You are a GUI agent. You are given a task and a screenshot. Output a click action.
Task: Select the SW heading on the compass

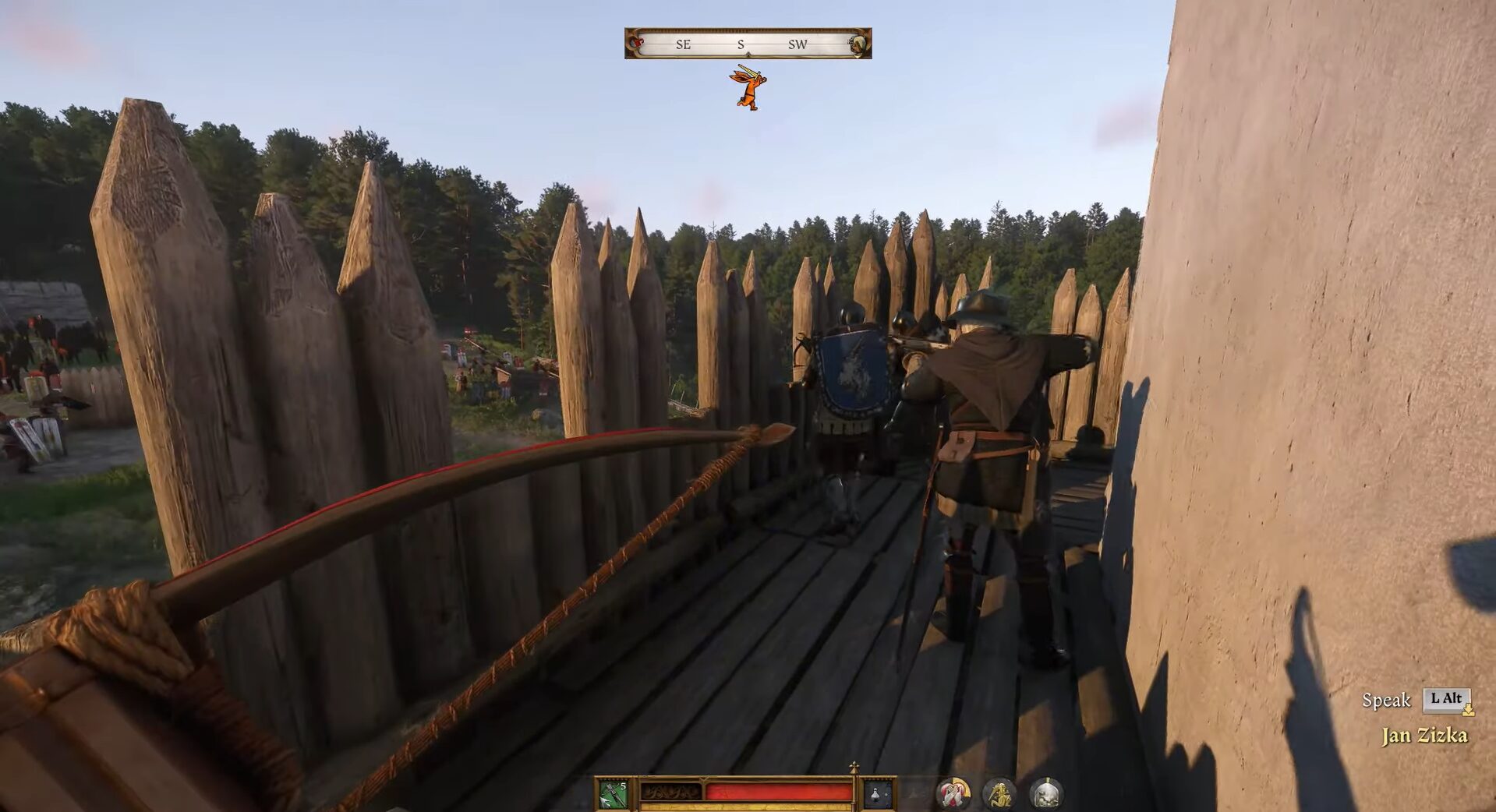tap(798, 44)
